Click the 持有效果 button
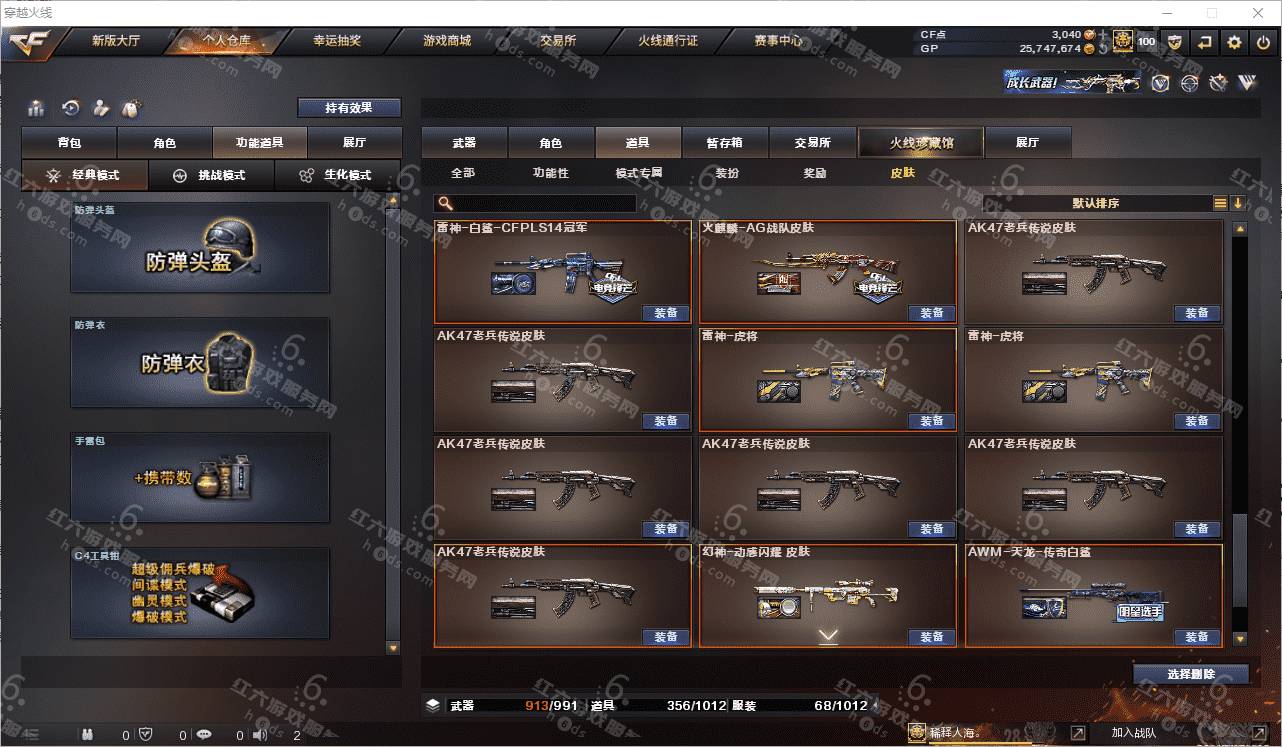The width and height of the screenshot is (1282, 747). [348, 108]
